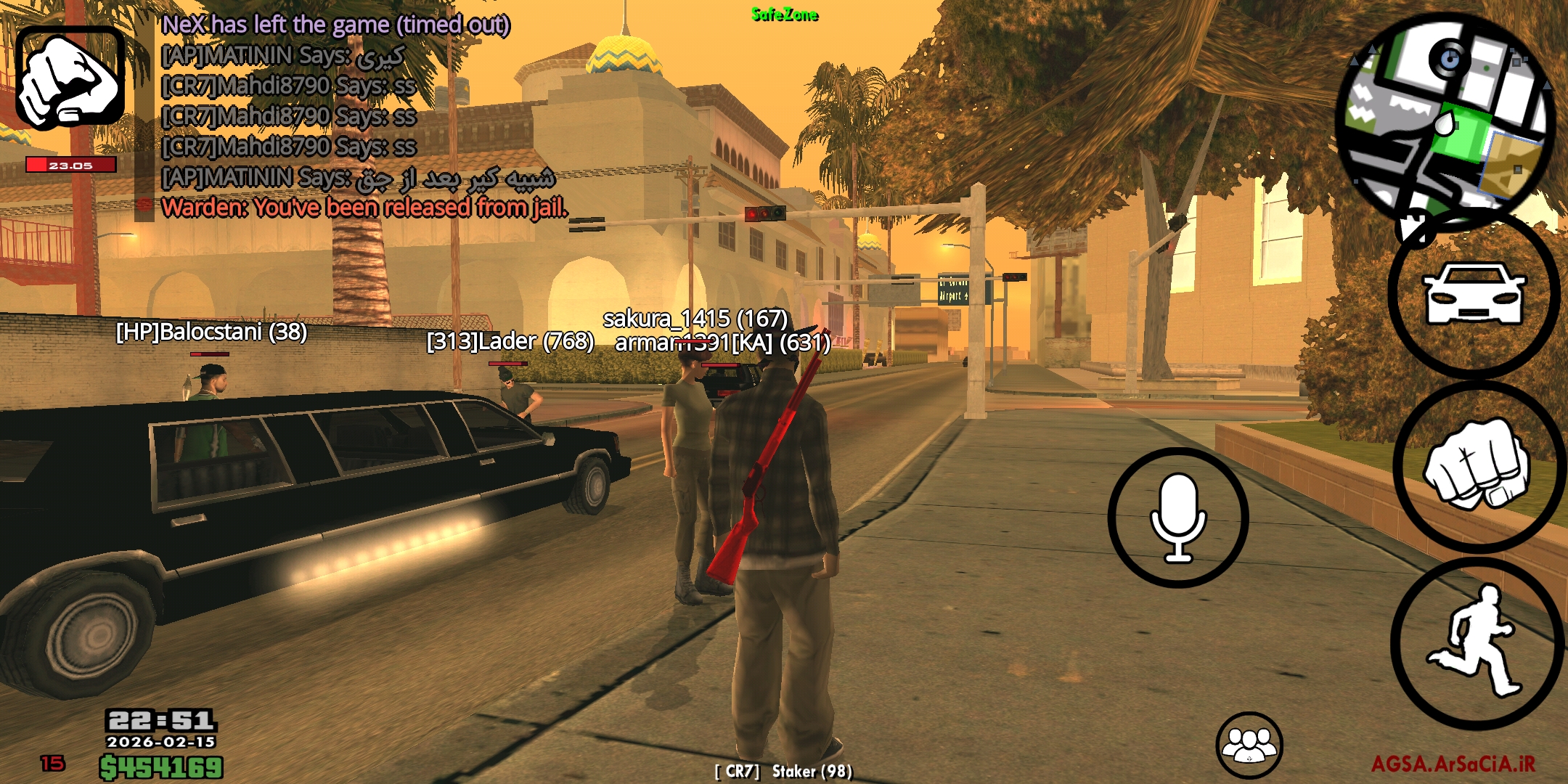Activate the microphone voice chat button

[x=1177, y=518]
